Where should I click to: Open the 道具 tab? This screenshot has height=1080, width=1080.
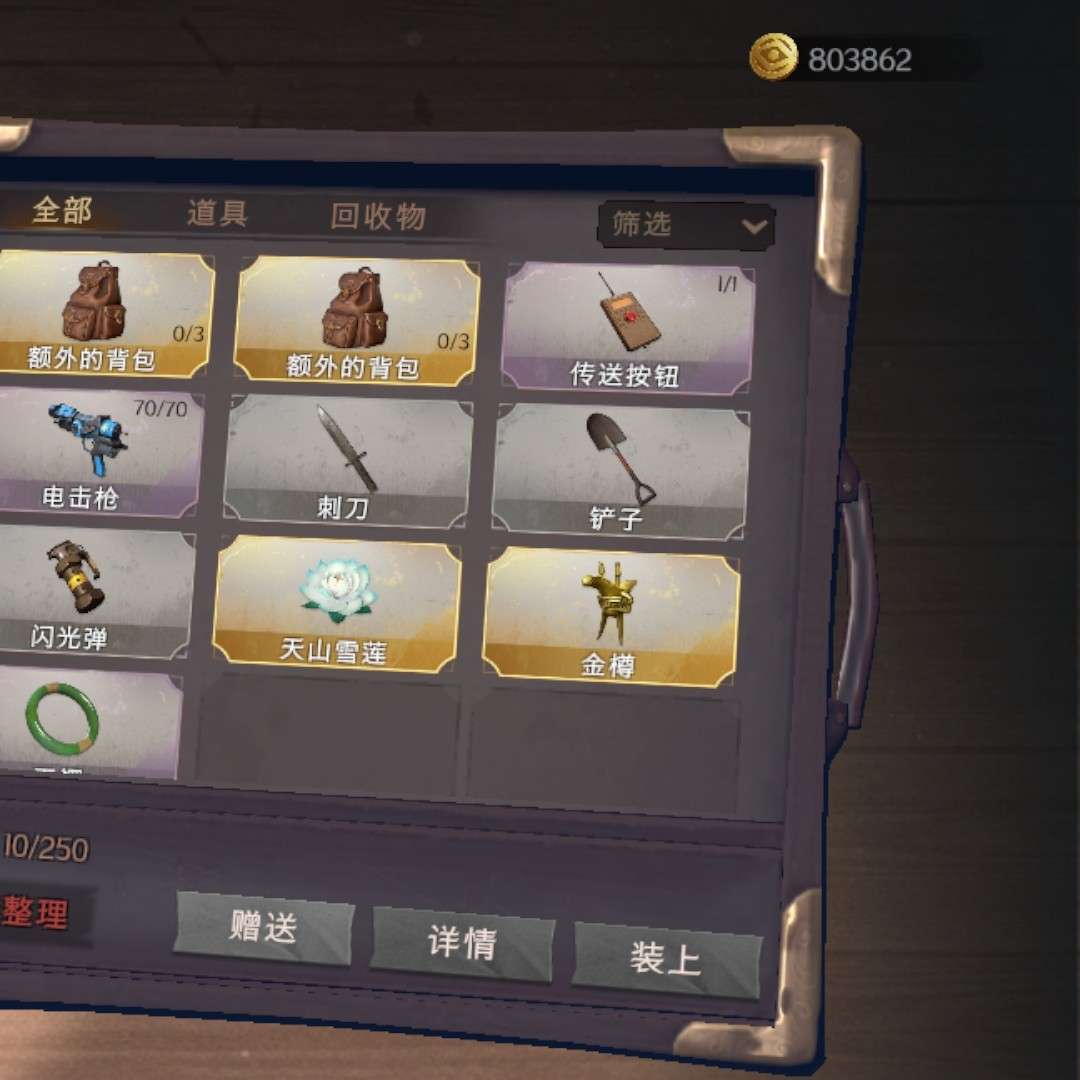[217, 213]
